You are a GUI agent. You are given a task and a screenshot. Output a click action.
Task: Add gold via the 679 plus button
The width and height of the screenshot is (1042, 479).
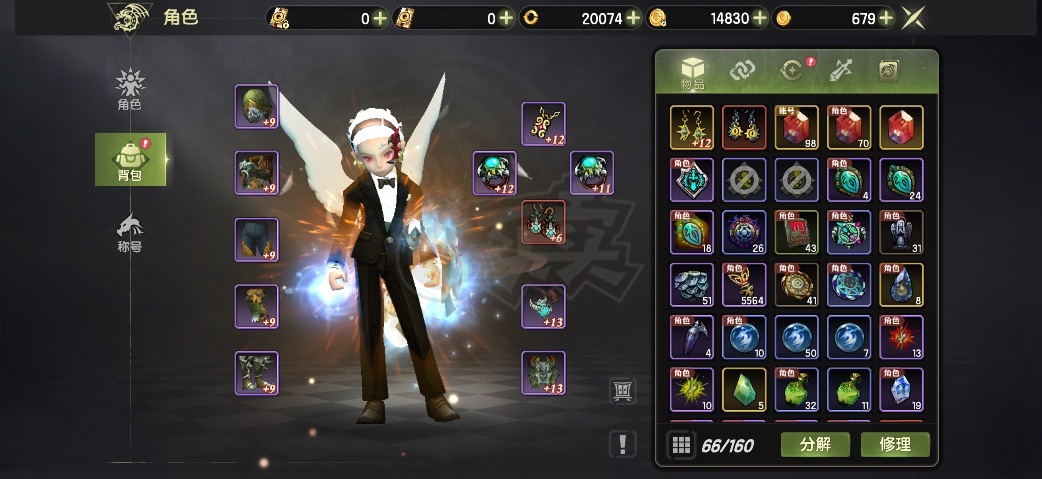pyautogui.click(x=885, y=18)
